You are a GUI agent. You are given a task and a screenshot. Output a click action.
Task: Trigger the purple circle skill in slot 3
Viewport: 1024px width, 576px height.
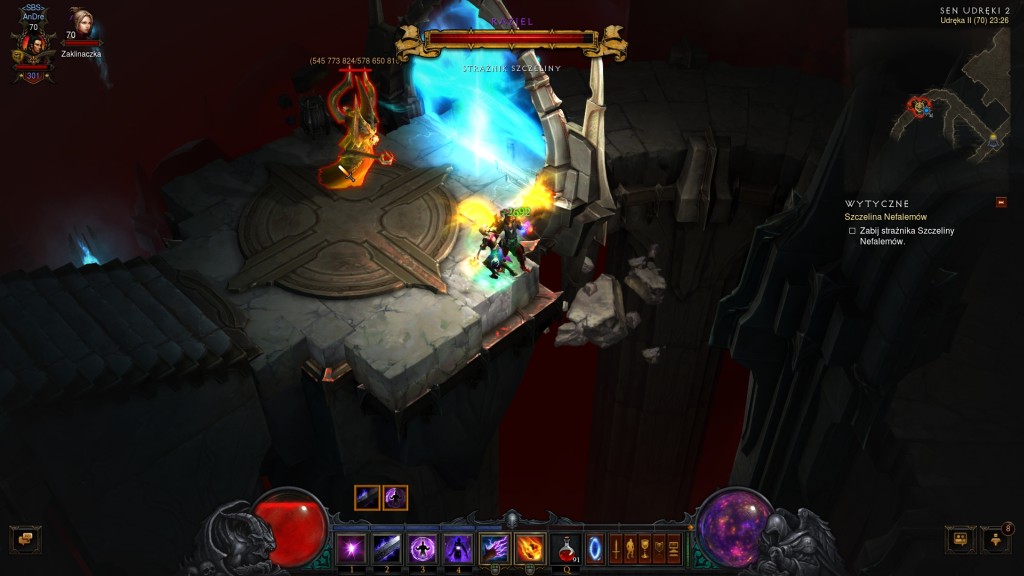(x=422, y=548)
